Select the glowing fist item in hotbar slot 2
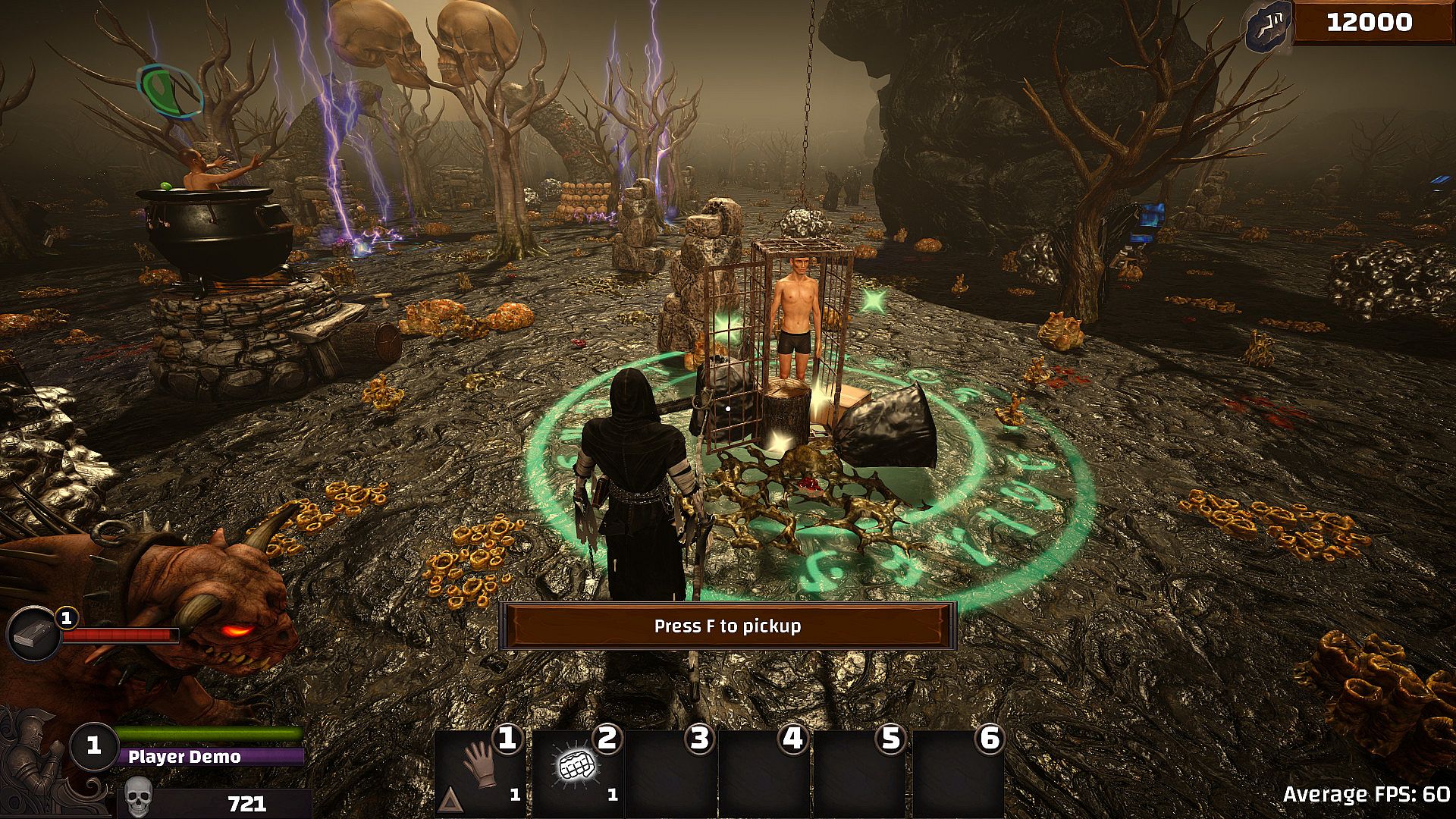Screen dimensions: 1456x819 click(575, 767)
